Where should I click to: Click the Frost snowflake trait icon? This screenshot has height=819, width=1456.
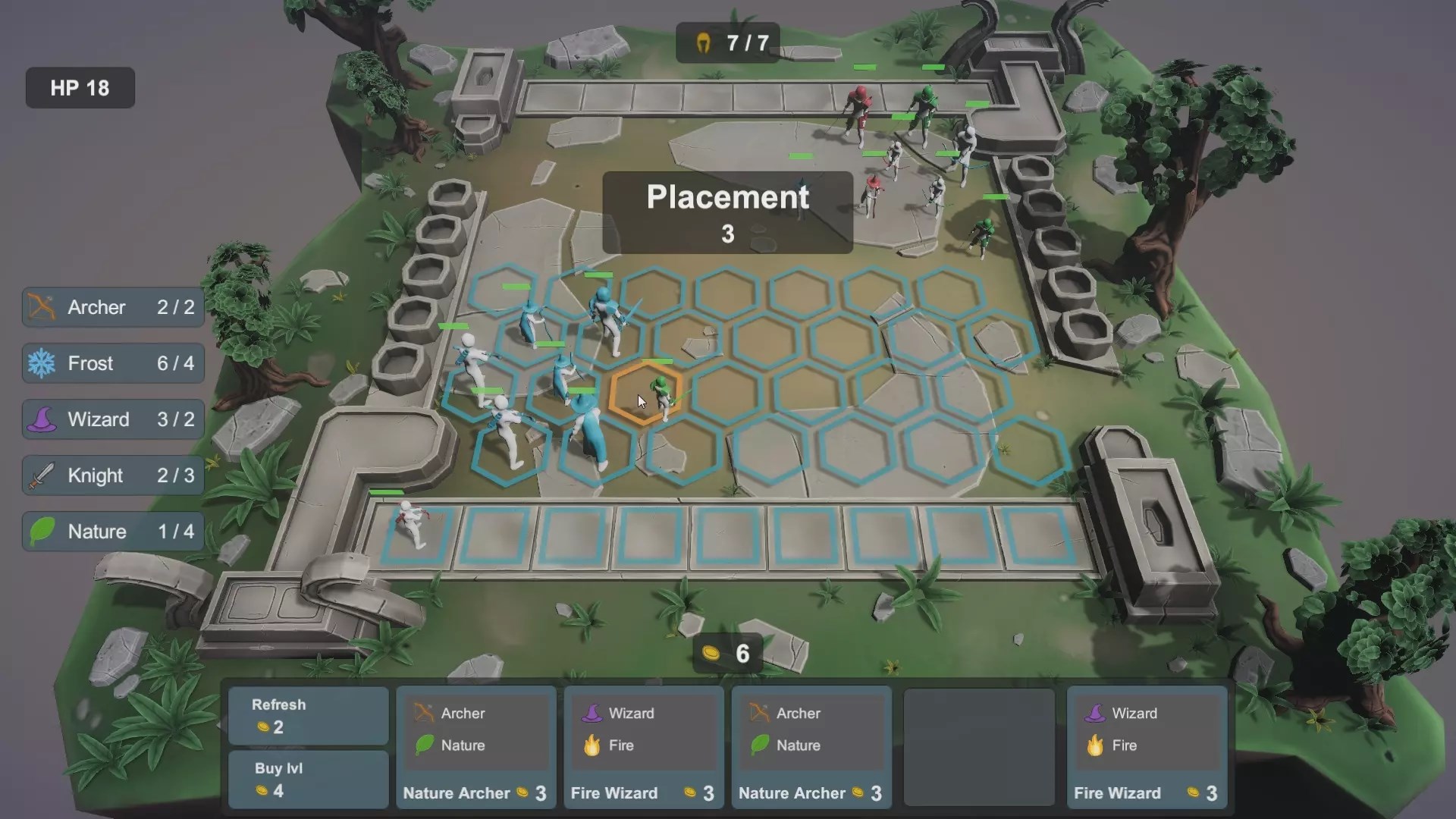pyautogui.click(x=42, y=363)
